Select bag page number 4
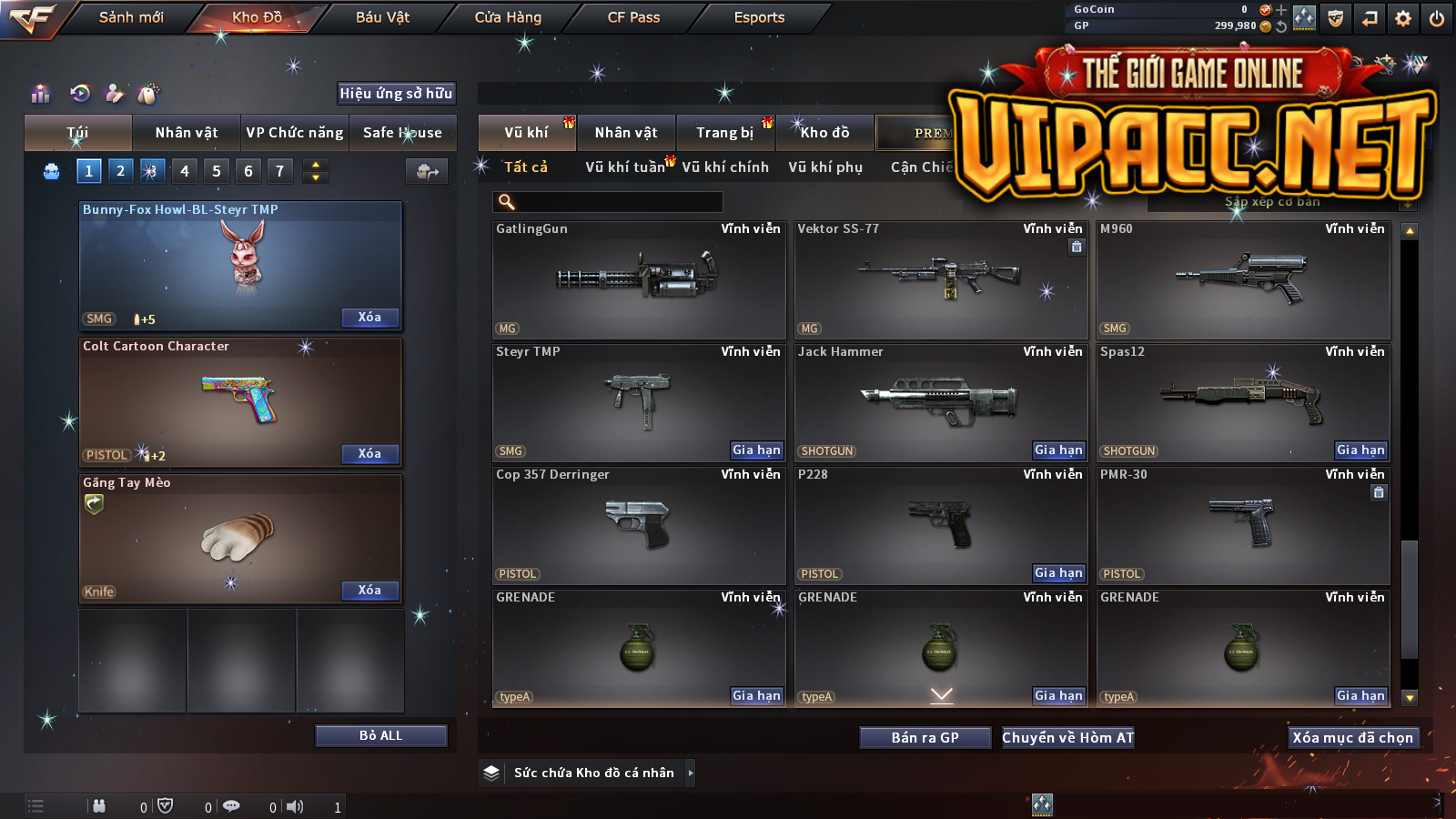The width and height of the screenshot is (1456, 819). pyautogui.click(x=185, y=171)
